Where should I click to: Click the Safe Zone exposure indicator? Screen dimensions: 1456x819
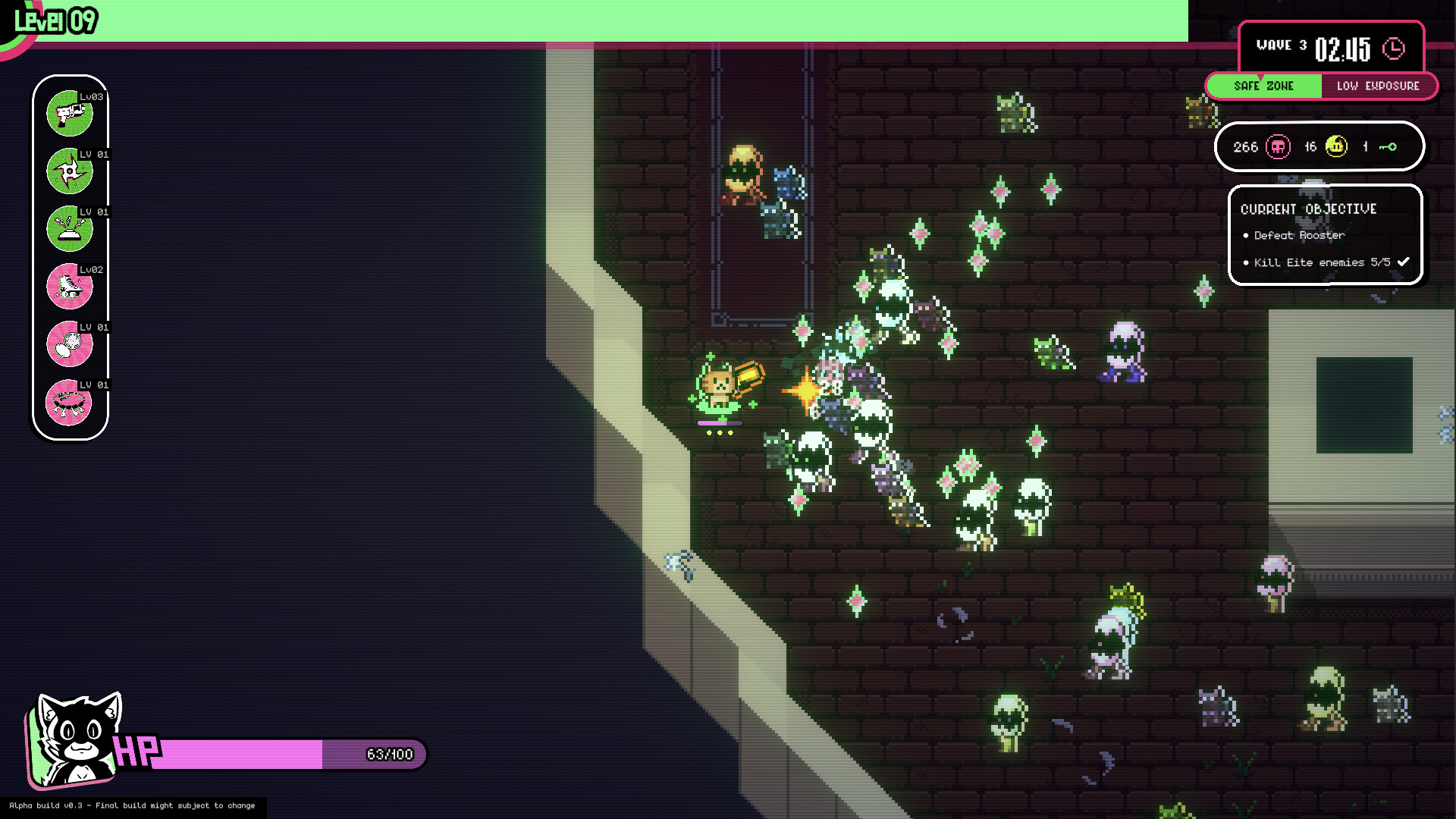click(1263, 86)
